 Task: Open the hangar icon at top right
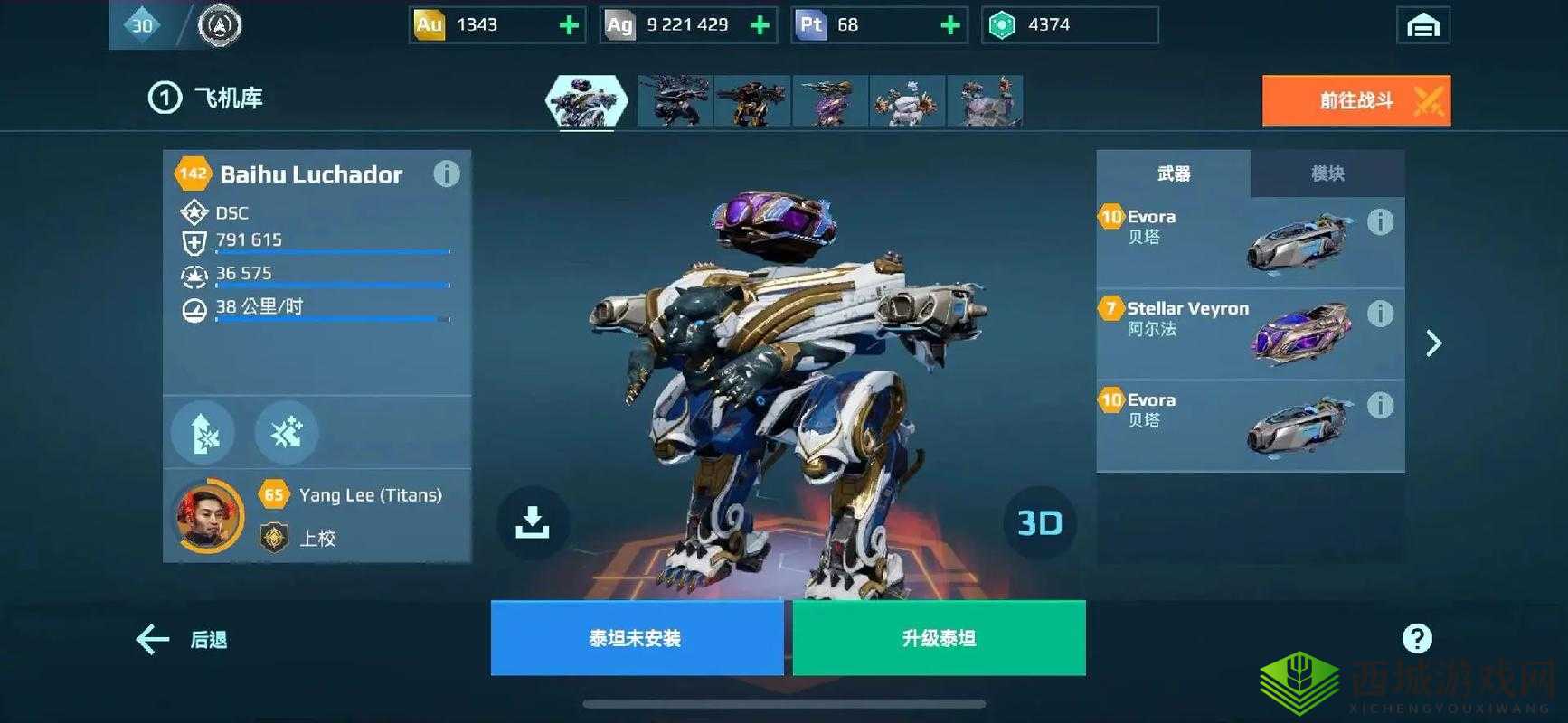(x=1425, y=24)
